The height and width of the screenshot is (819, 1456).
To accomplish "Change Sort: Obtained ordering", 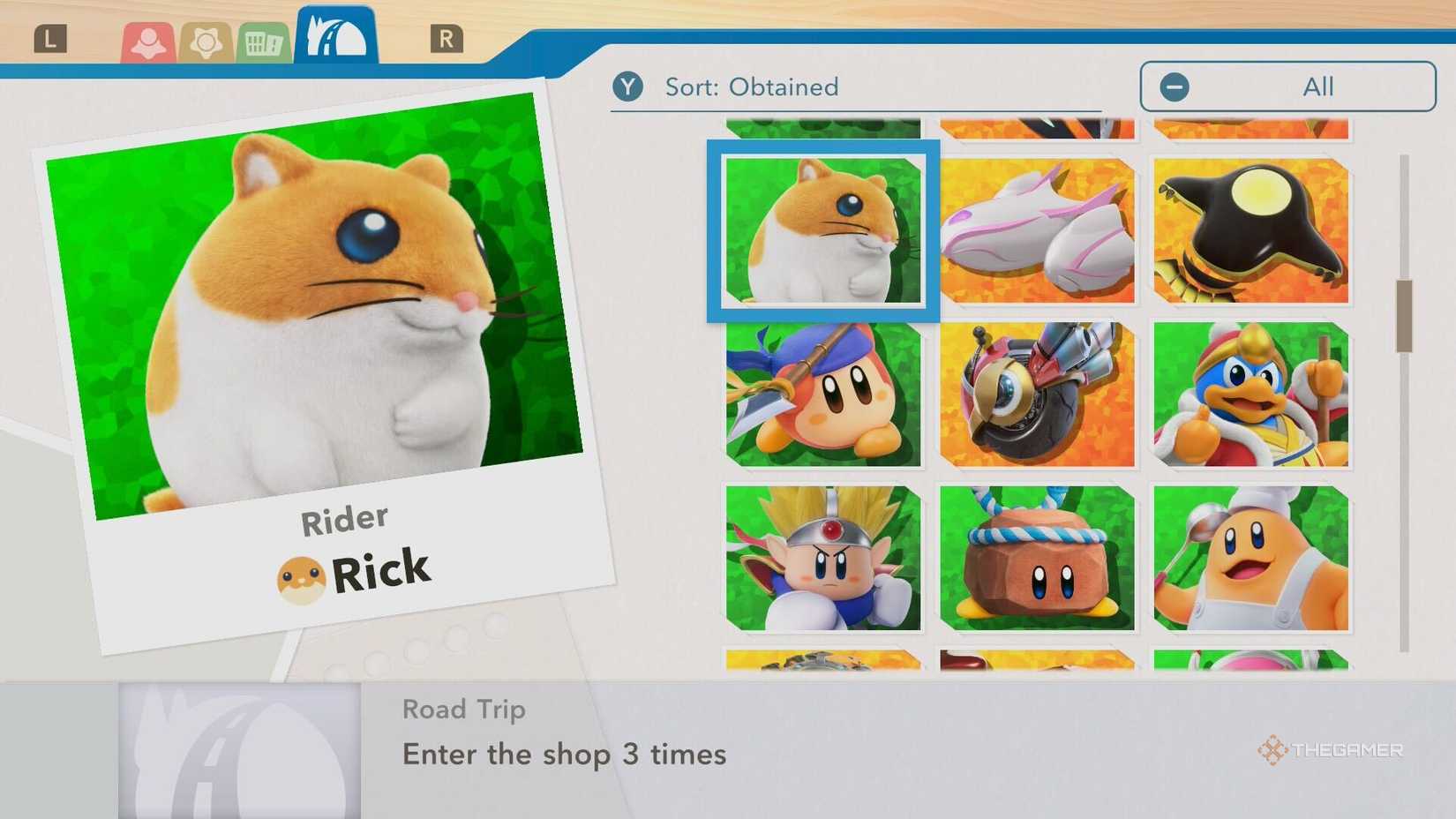I will [750, 86].
